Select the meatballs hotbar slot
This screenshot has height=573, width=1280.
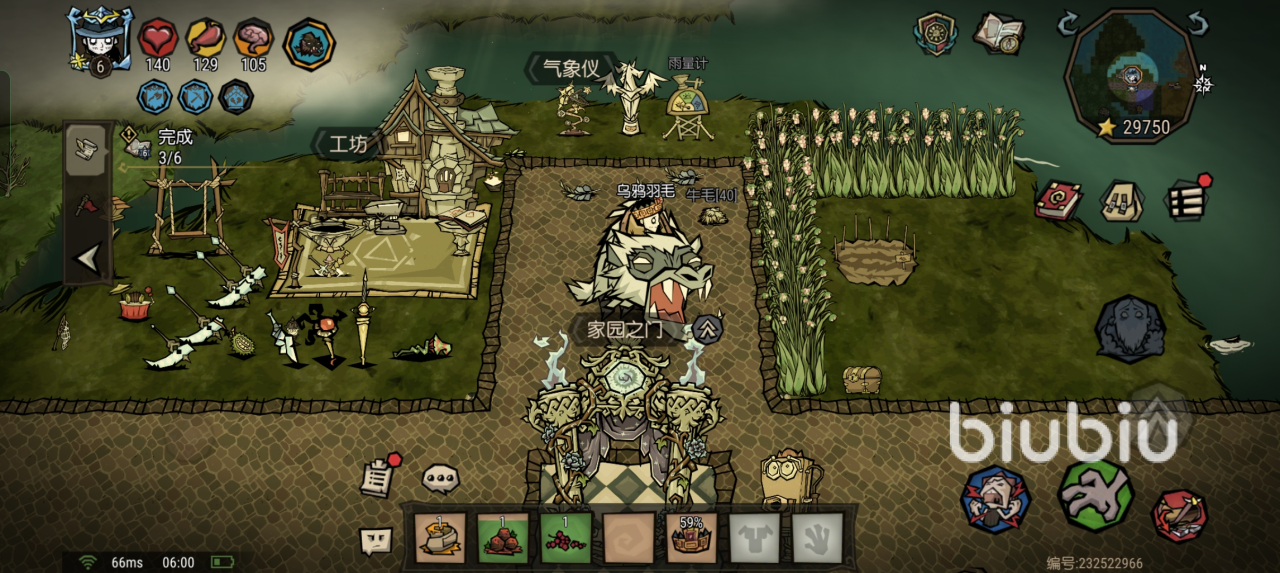504,538
